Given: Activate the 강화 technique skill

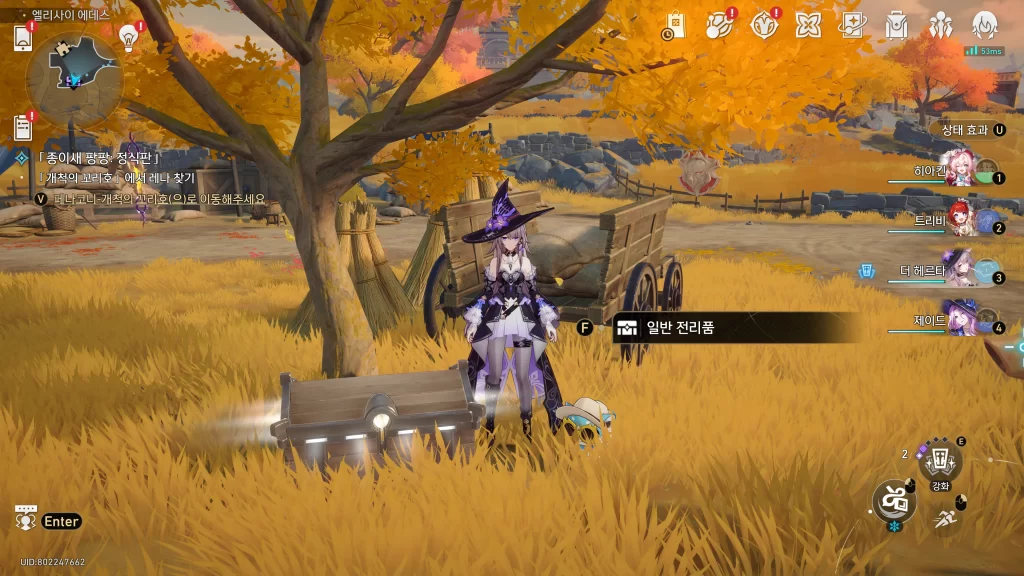Looking at the screenshot, I should (940, 462).
